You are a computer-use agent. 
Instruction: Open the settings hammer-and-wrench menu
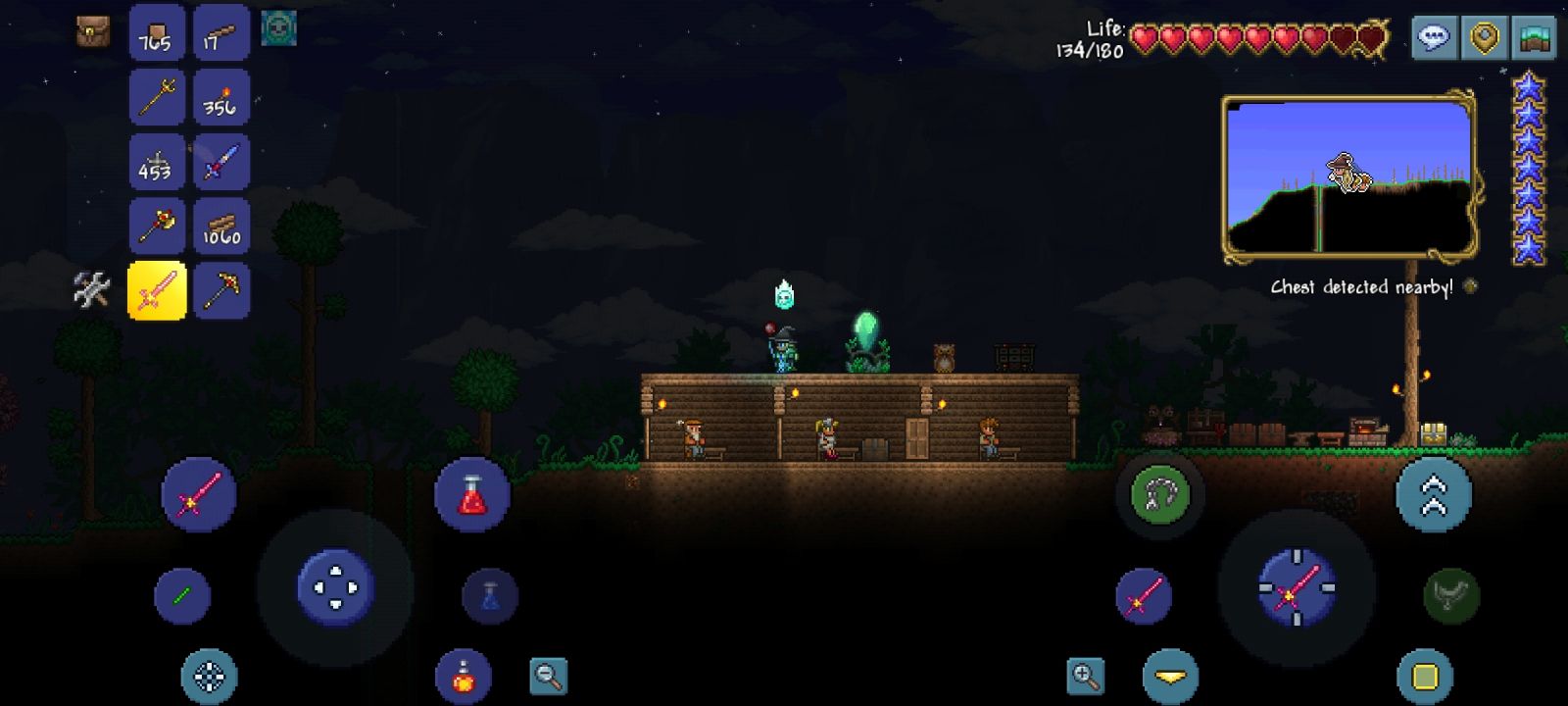[90, 288]
